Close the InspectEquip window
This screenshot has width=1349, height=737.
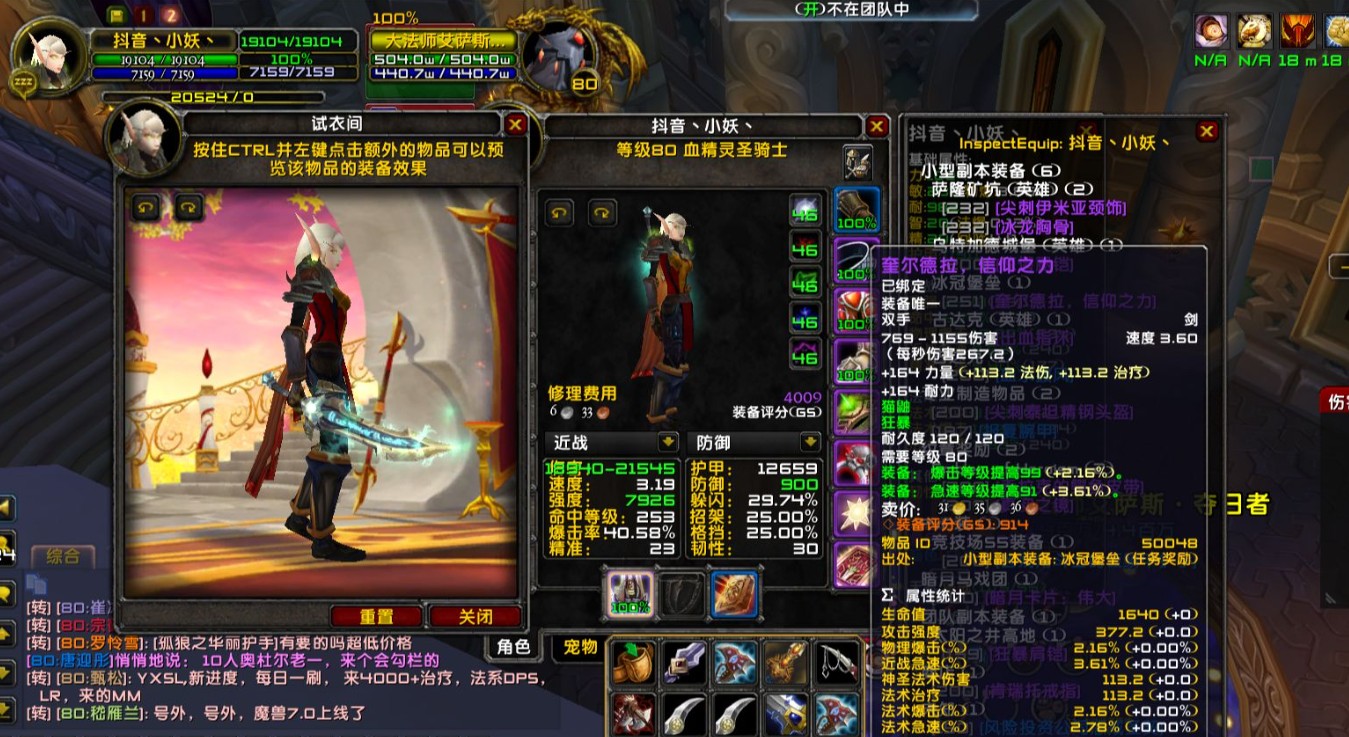coord(1207,131)
